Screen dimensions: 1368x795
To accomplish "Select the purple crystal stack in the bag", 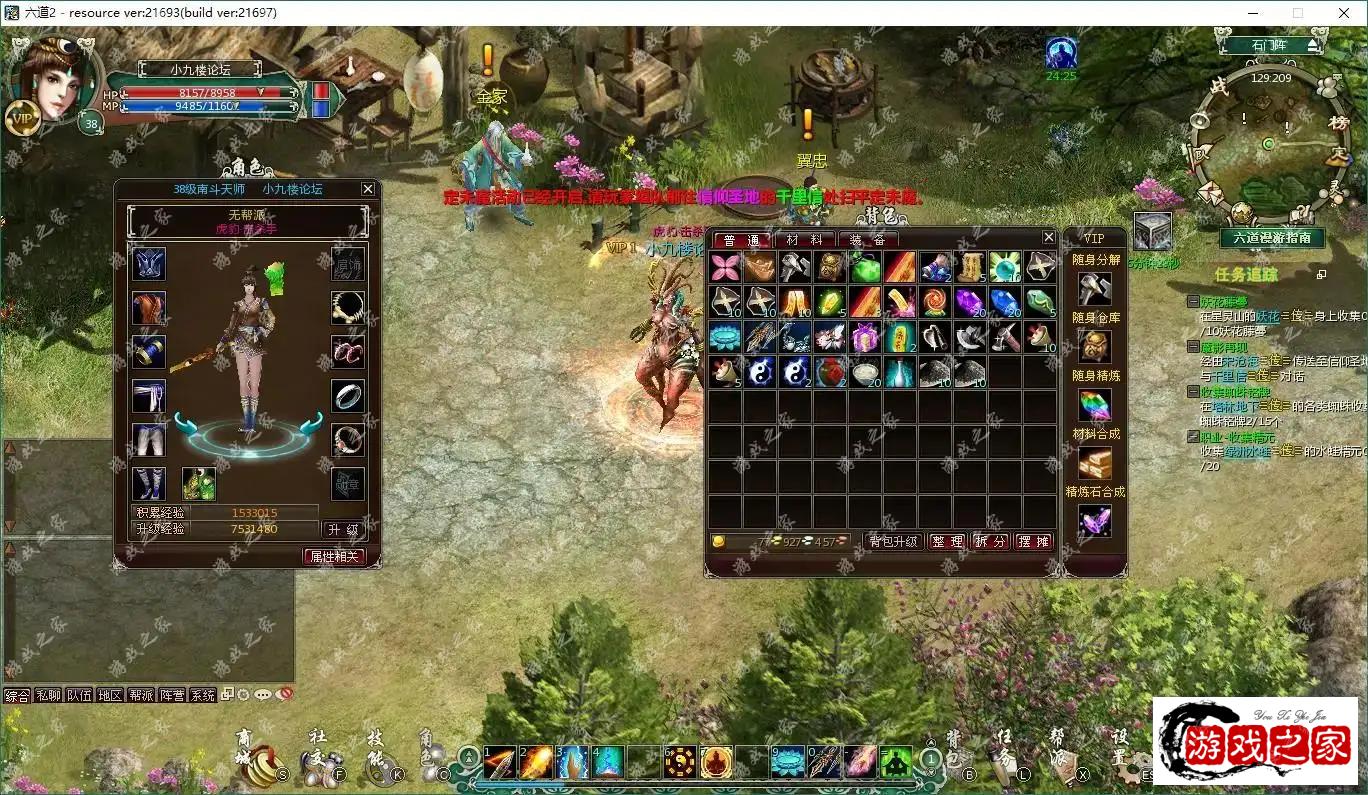I will [x=969, y=302].
